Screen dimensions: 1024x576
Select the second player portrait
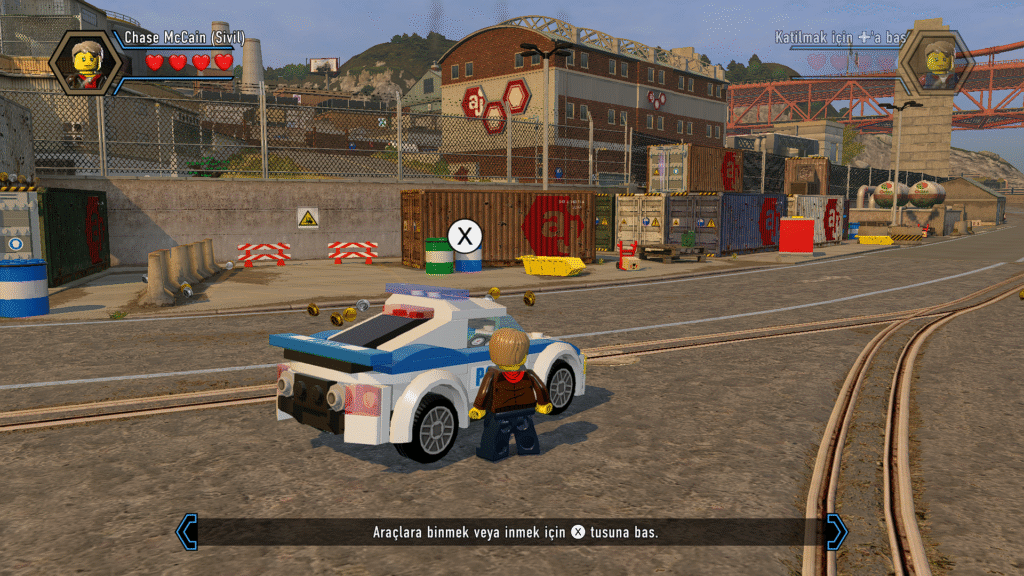click(x=937, y=62)
